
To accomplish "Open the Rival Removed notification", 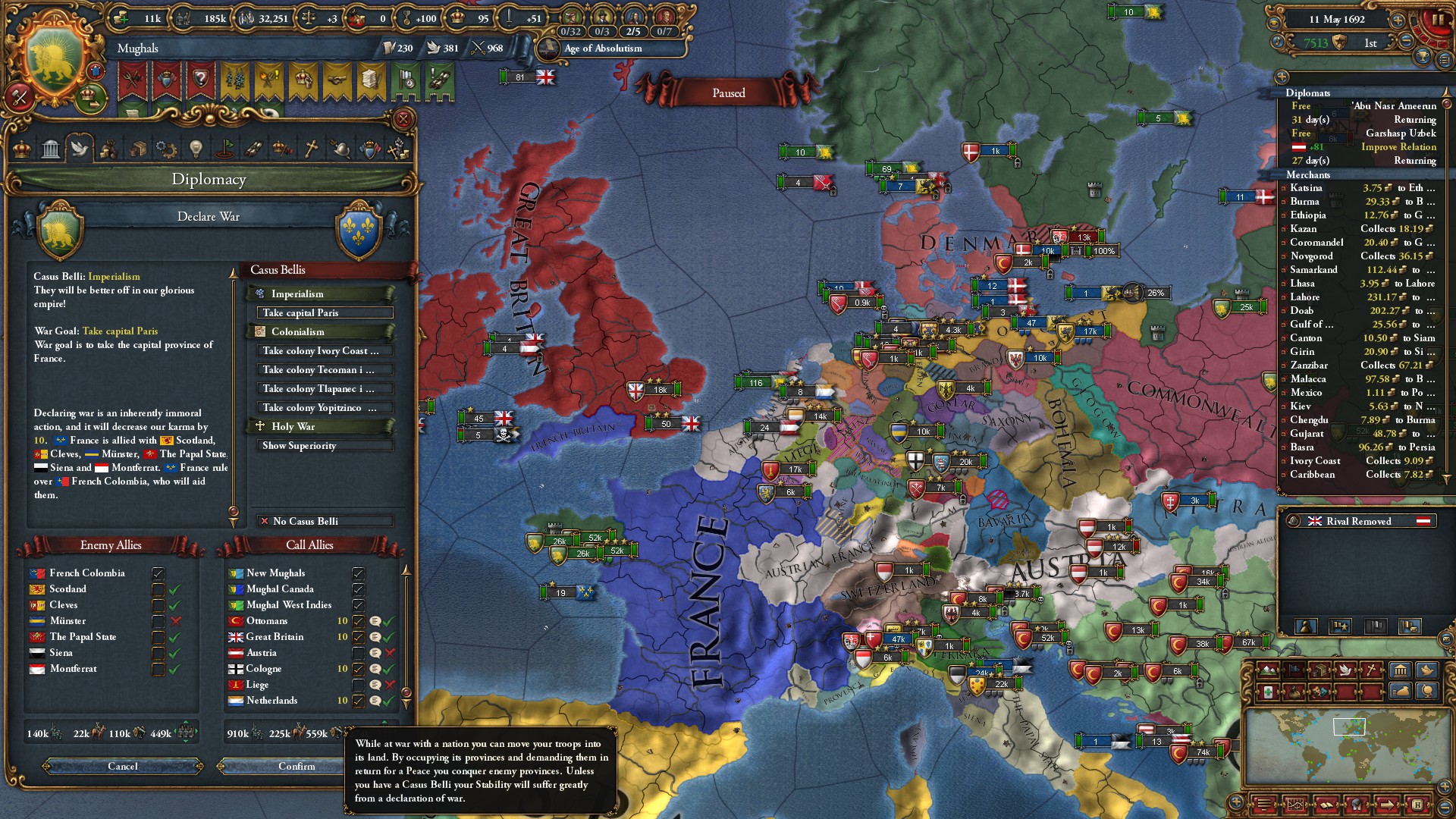I will tap(1358, 521).
